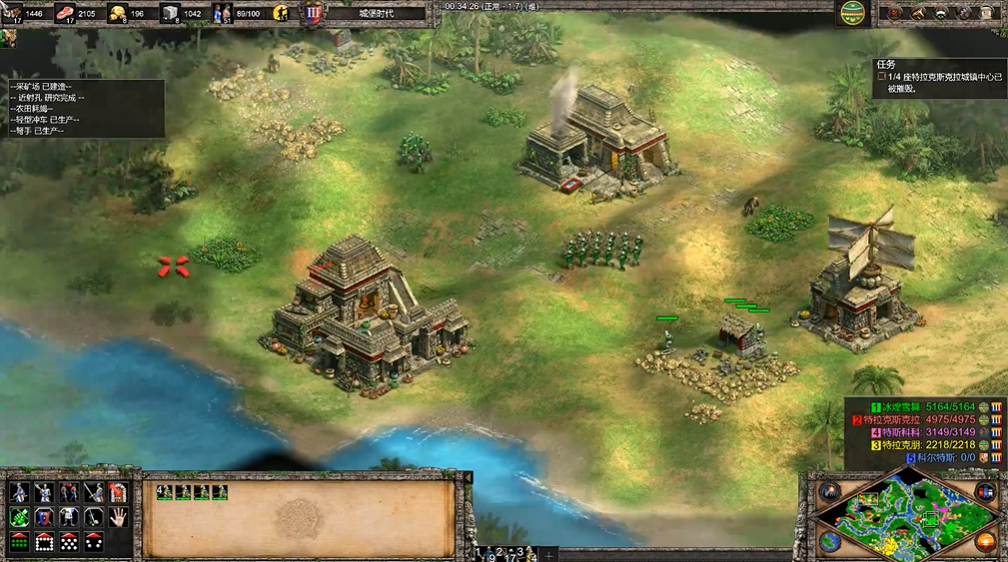Select the first unit portrait marked 4
Screen dimensions: 1008x562
click(x=164, y=492)
